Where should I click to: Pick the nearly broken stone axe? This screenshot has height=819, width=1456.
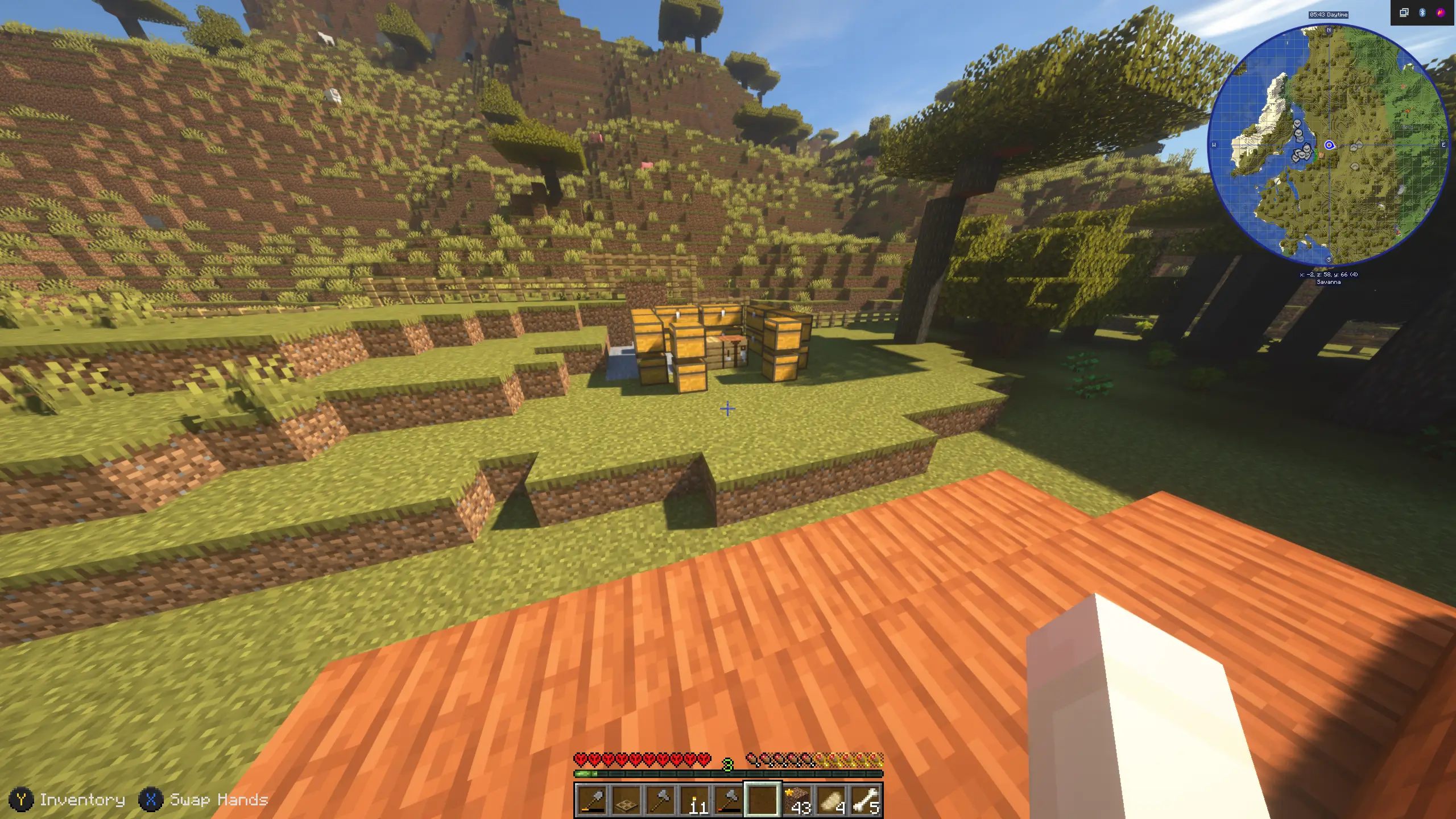pos(729,800)
